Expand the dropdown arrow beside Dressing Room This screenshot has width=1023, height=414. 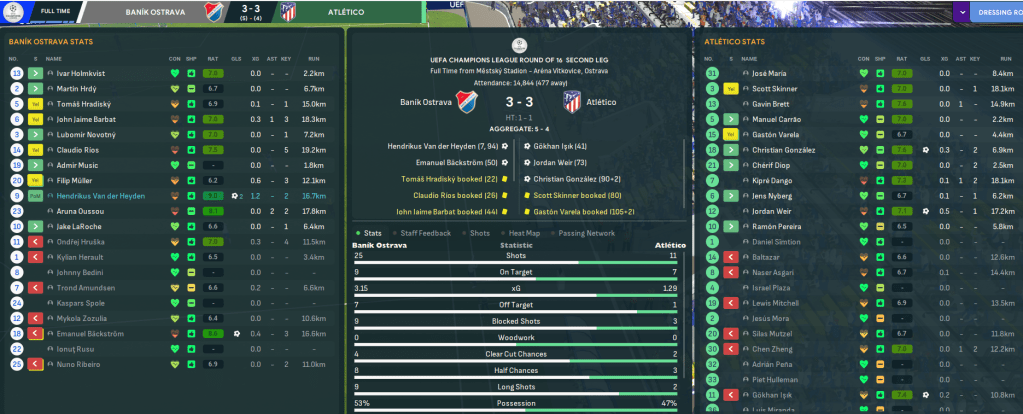point(963,13)
